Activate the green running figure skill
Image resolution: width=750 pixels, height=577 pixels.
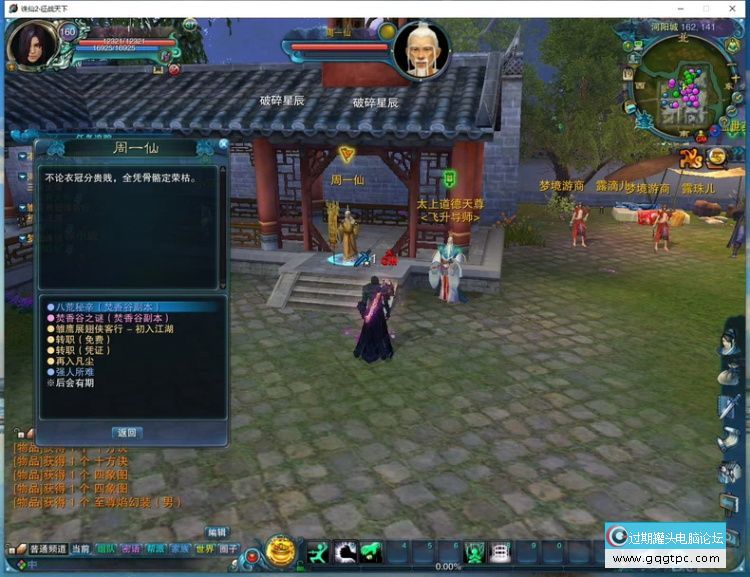(318, 551)
